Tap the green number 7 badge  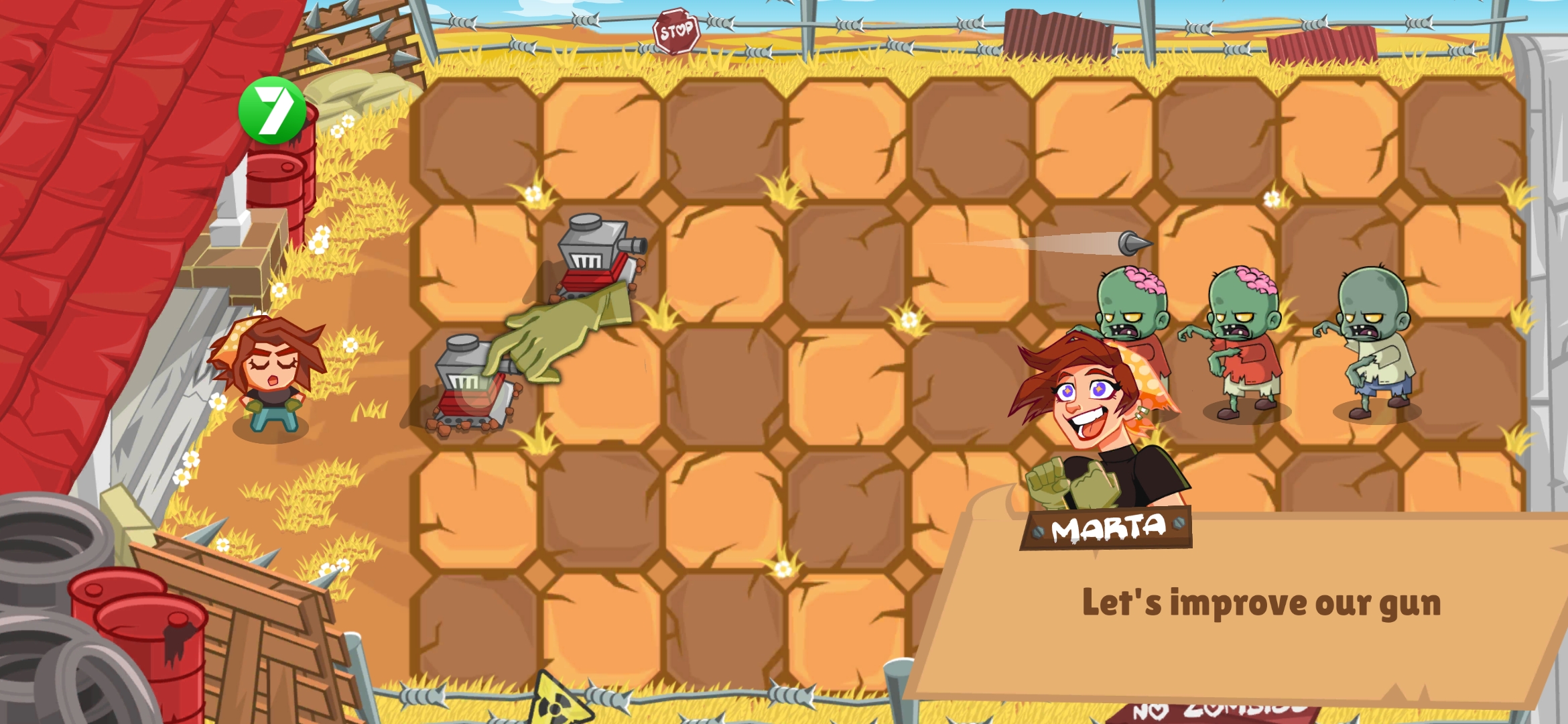pos(273,111)
